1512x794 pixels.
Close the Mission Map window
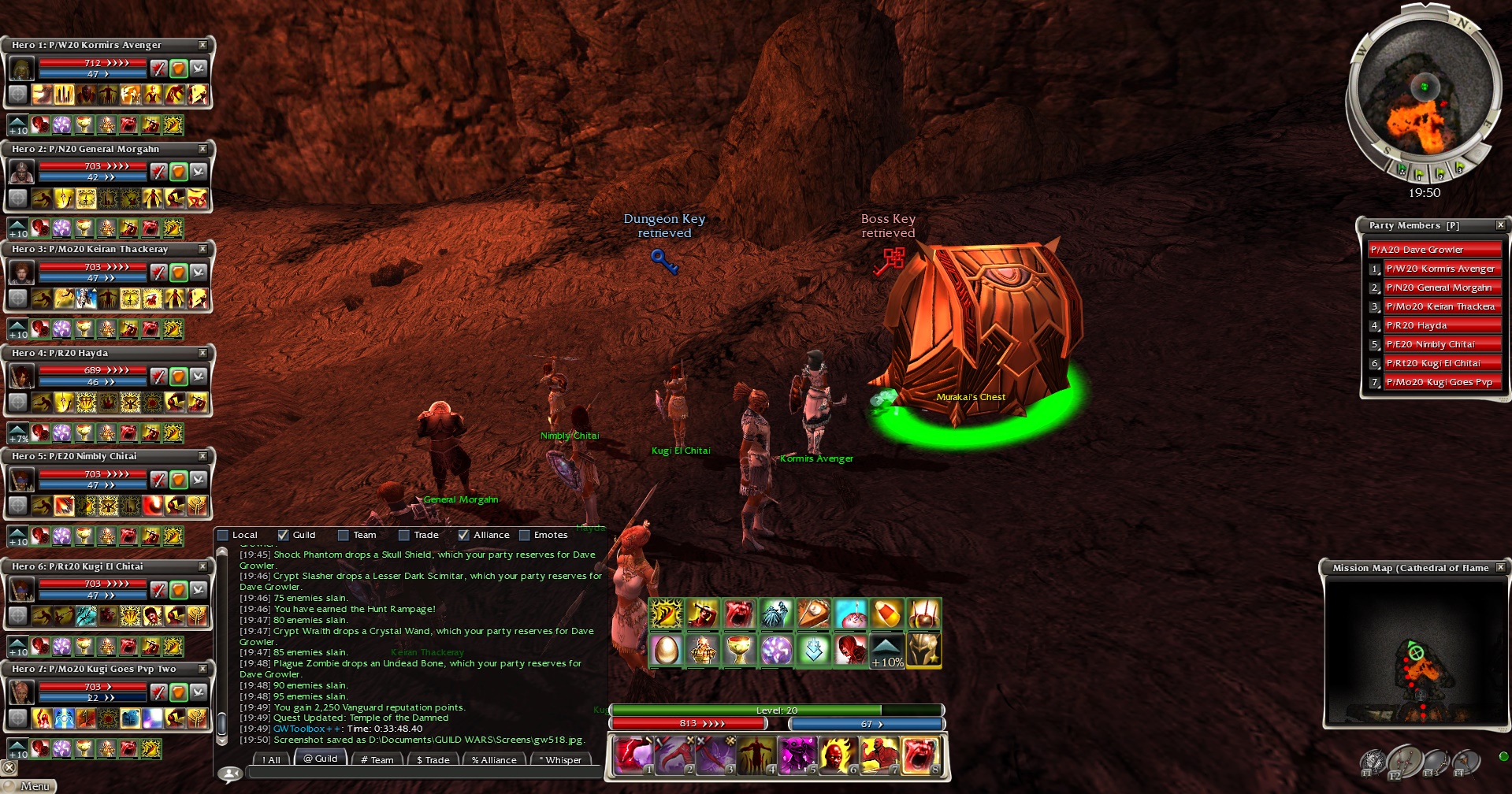pyautogui.click(x=1500, y=567)
